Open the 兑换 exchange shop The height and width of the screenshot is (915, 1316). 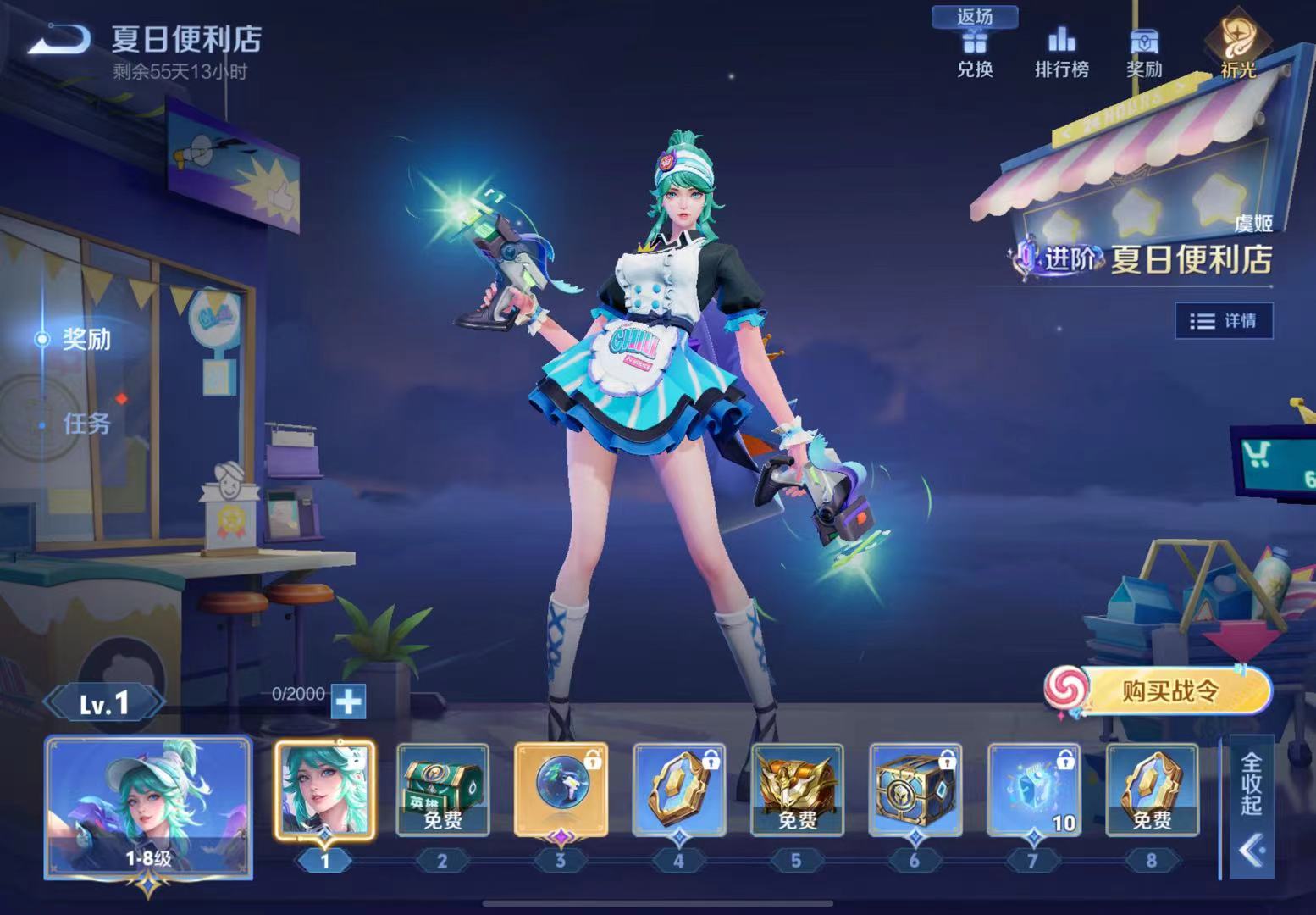[975, 53]
